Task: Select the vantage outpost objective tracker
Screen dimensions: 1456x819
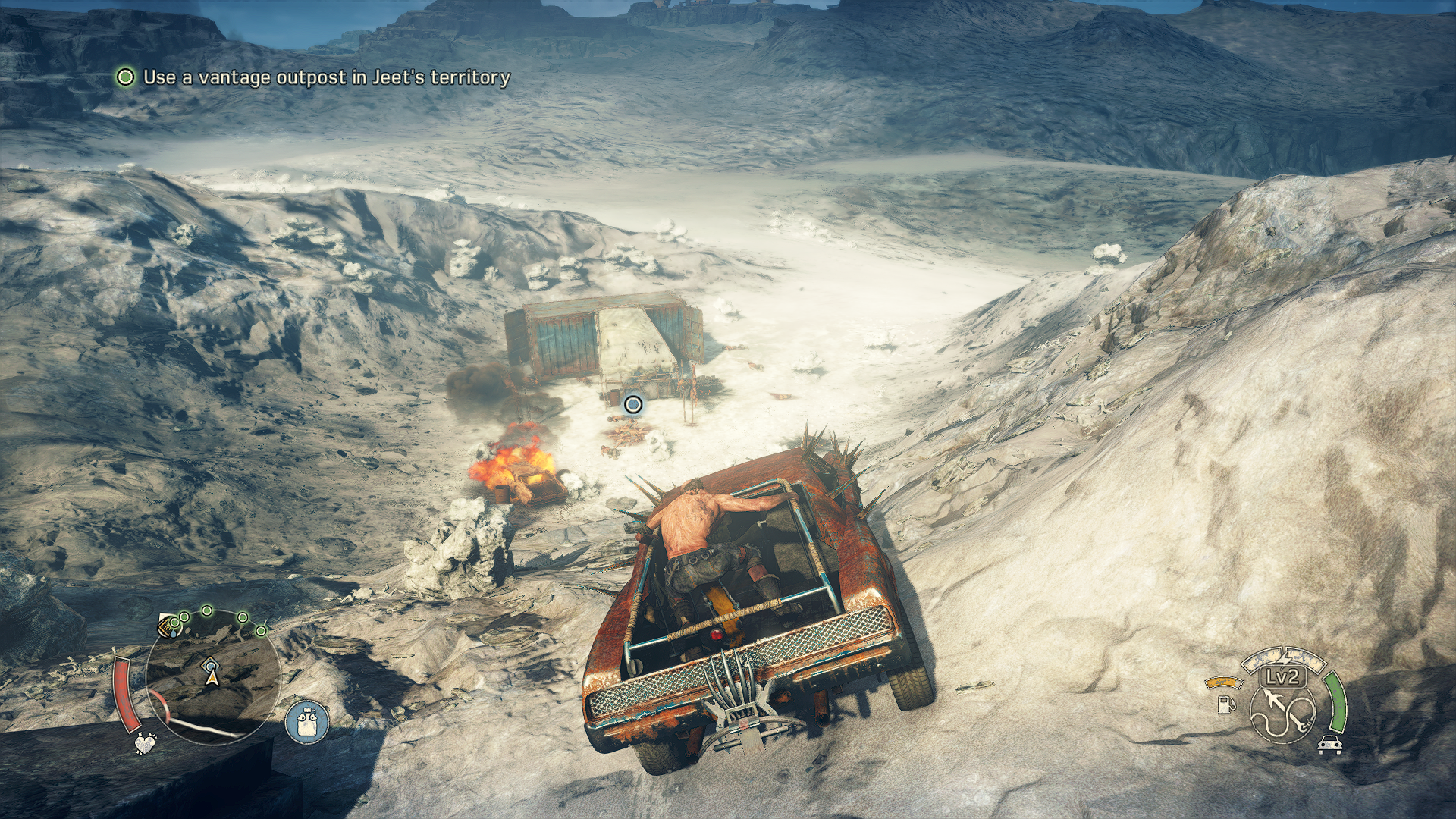Action: [312, 77]
